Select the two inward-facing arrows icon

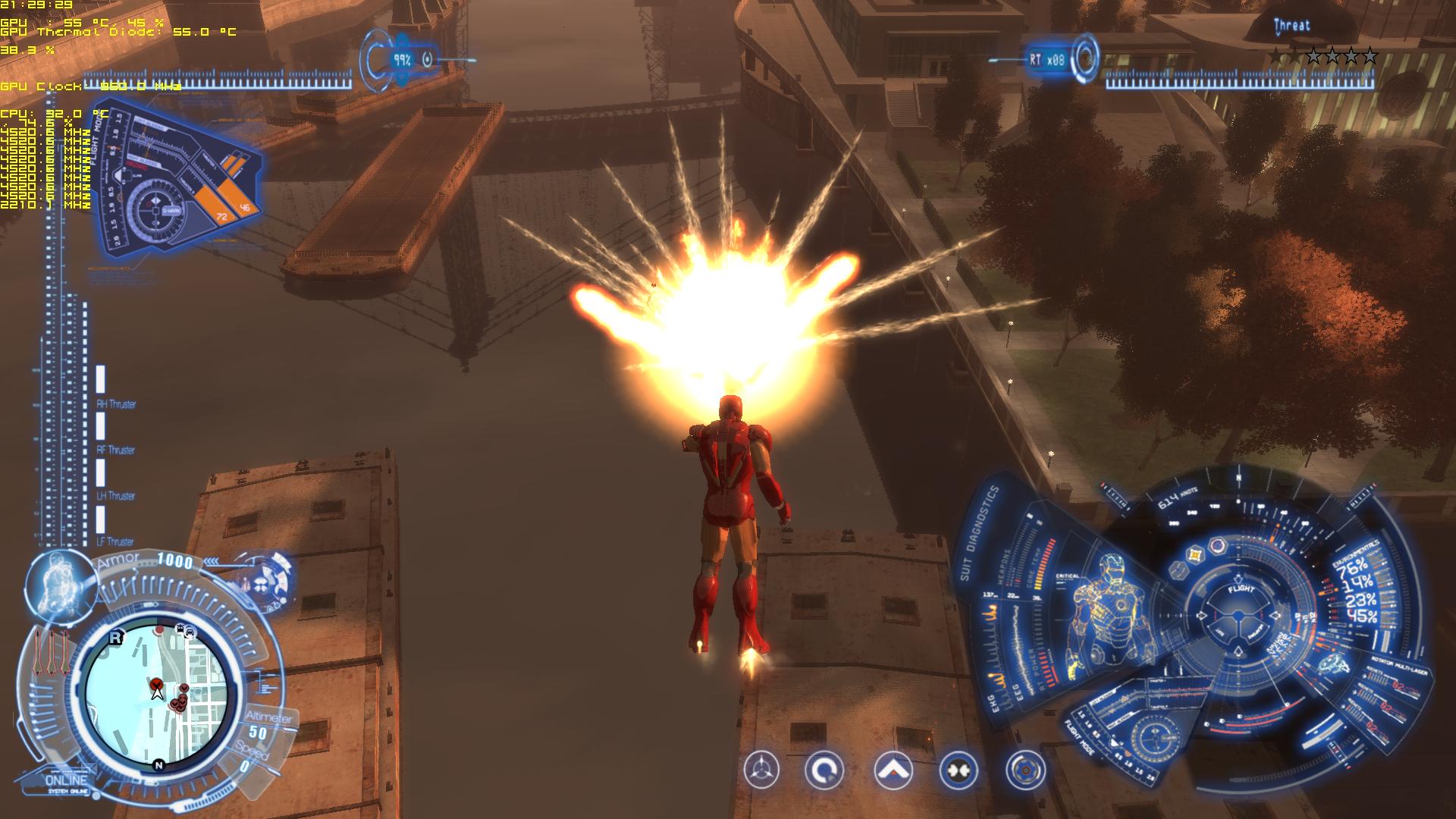(958, 771)
